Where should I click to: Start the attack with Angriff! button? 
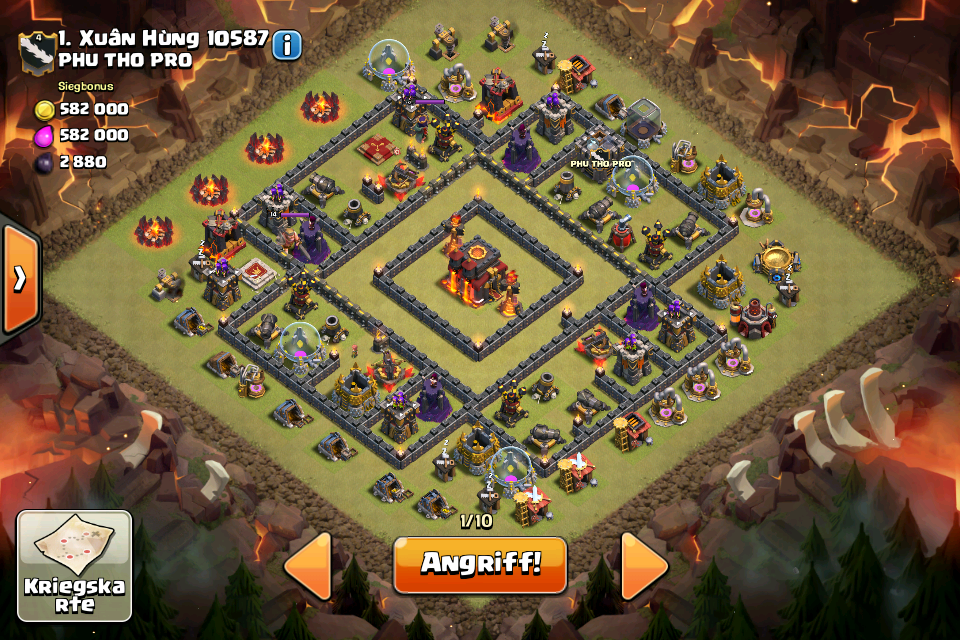[480, 564]
